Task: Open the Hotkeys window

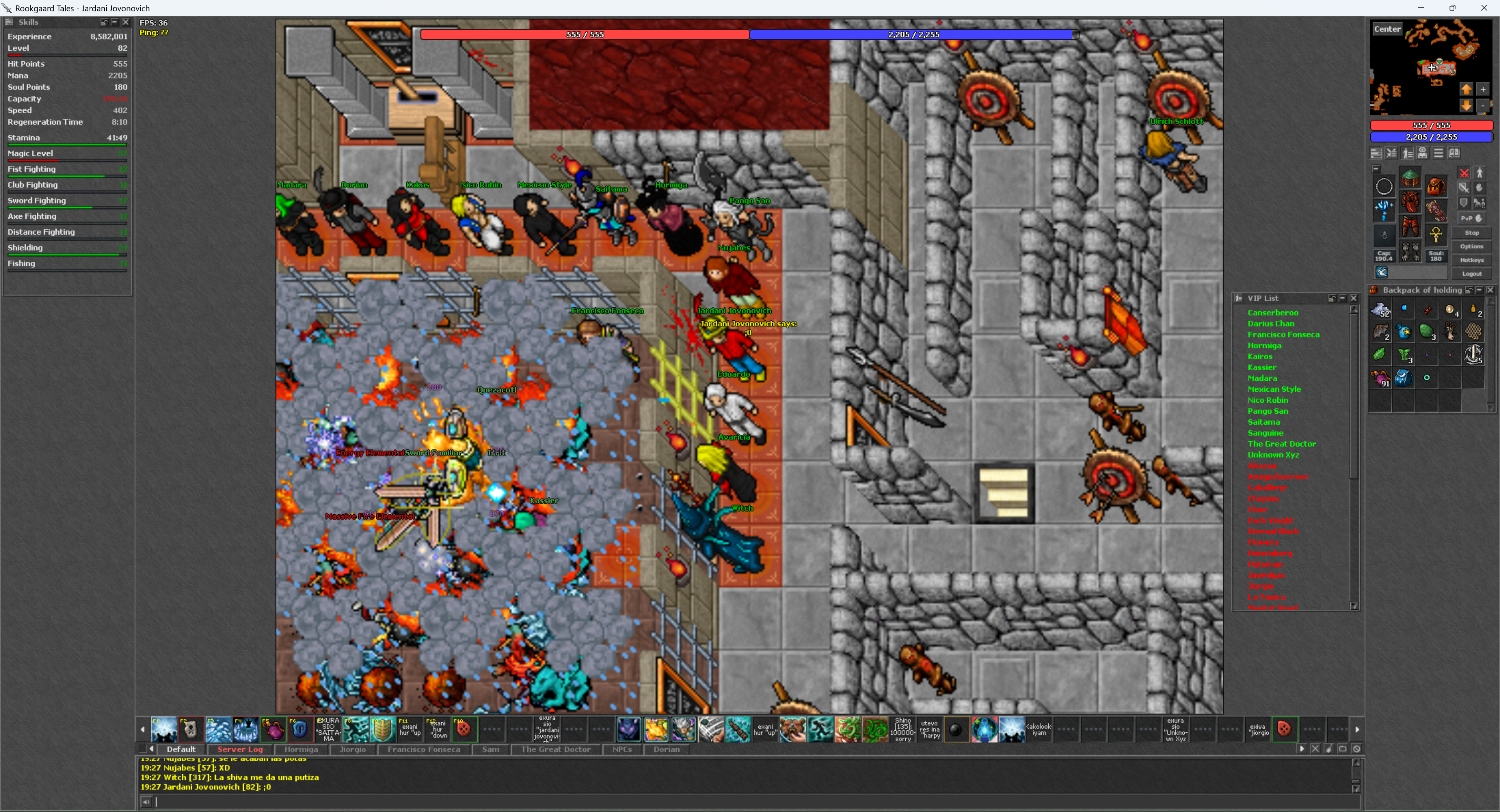Action: click(1471, 260)
